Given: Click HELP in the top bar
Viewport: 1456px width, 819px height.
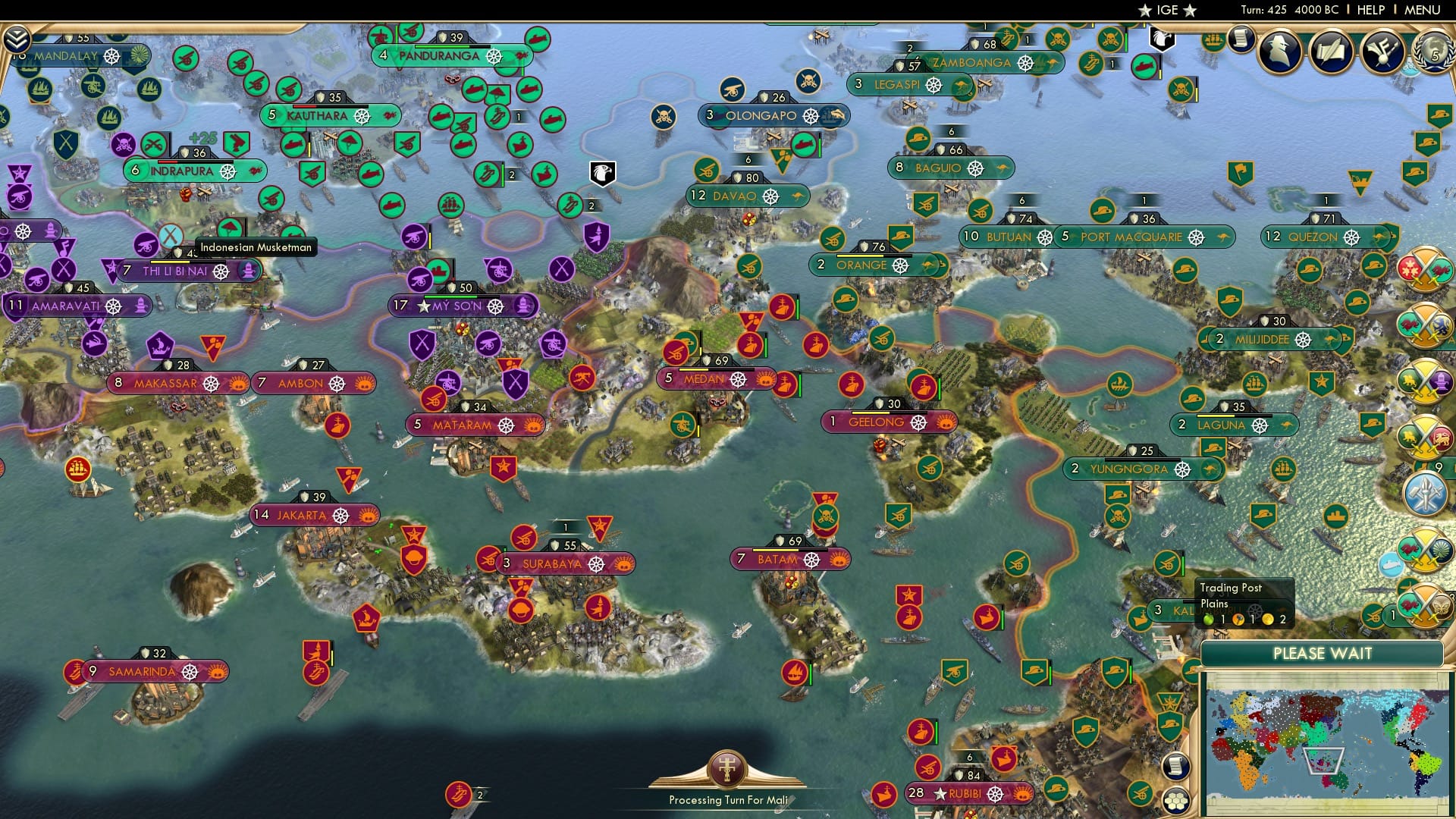Looking at the screenshot, I should coord(1371,10).
